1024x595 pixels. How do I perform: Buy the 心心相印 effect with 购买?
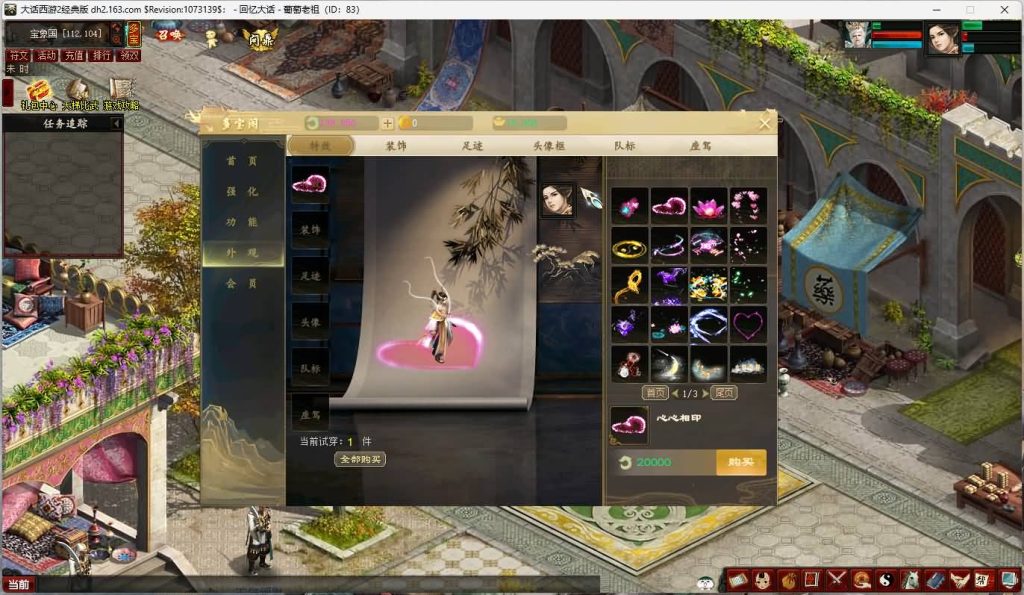(x=741, y=462)
